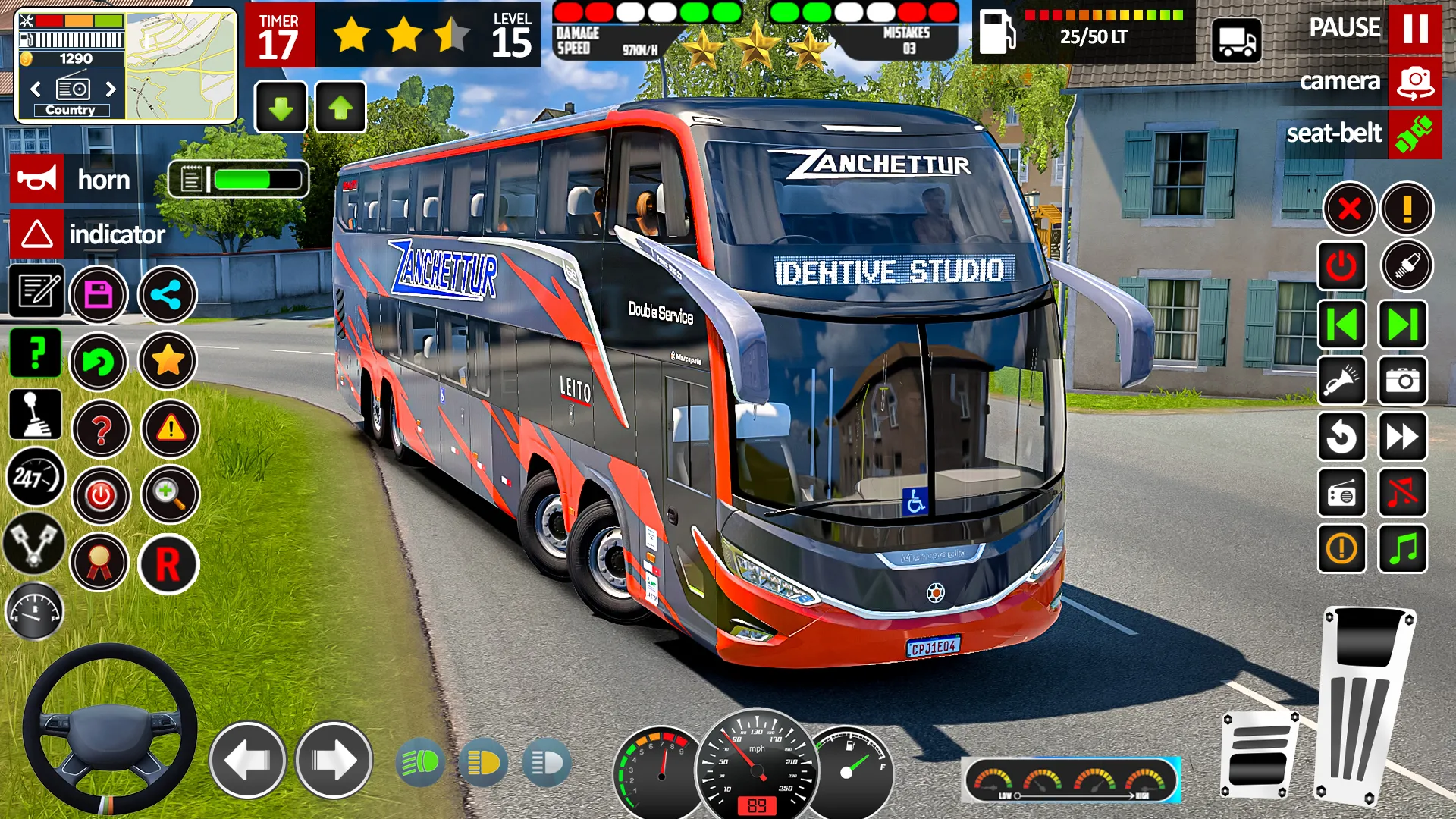Save progress with the pink floppy disk icon
Screen dimensions: 1456x819
101,296
